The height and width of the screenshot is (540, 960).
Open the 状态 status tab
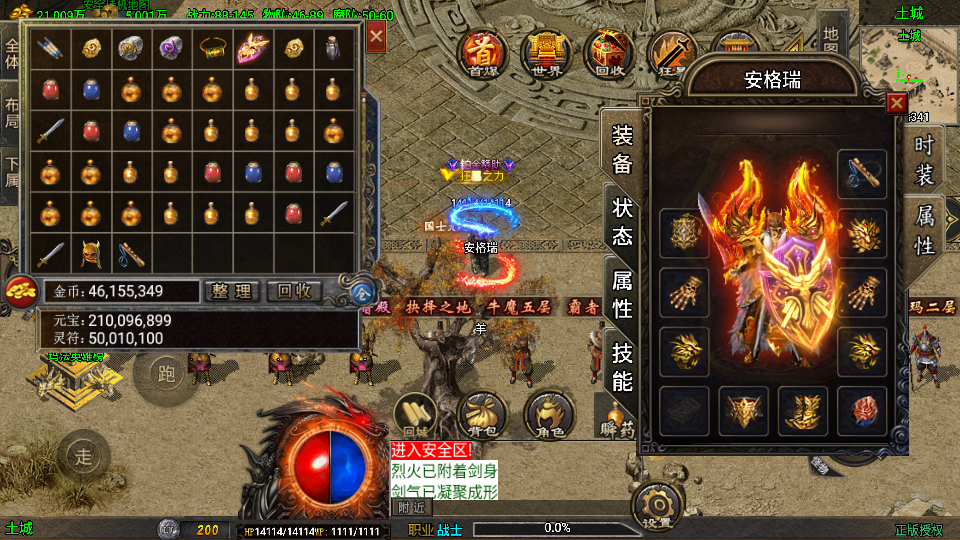621,222
